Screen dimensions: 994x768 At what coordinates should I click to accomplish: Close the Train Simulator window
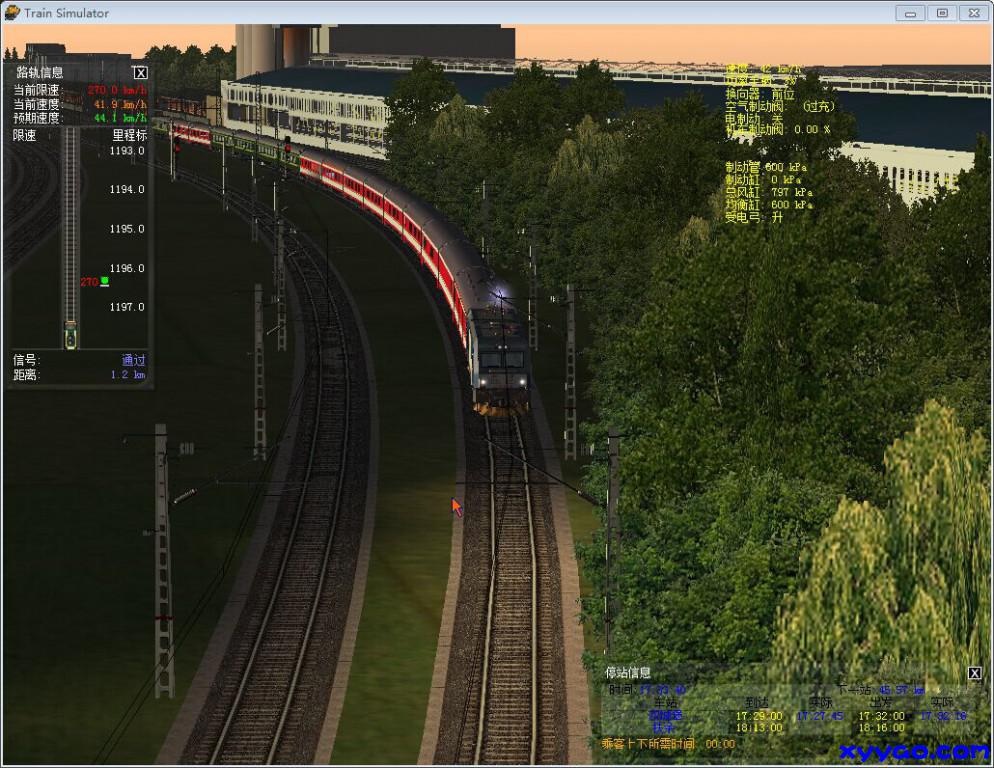[x=973, y=13]
